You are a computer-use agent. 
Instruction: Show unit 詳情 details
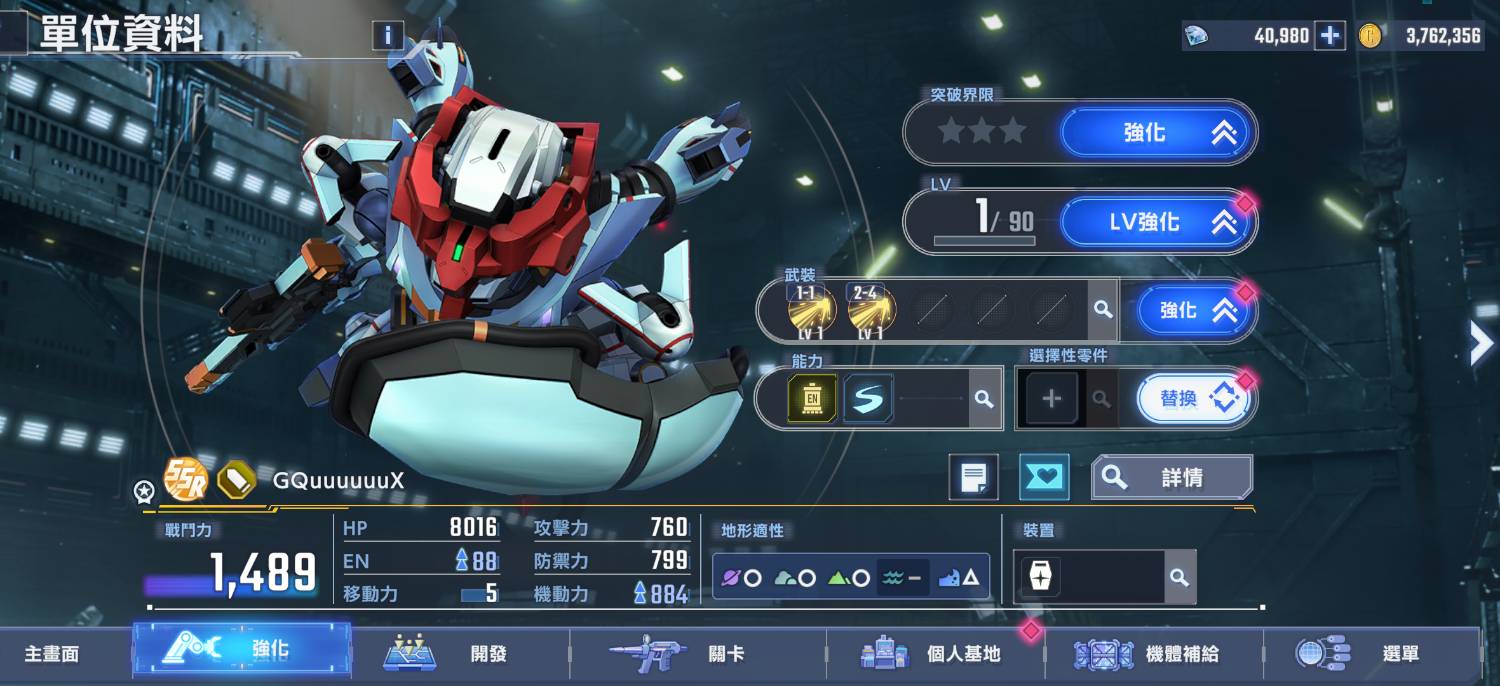point(1171,478)
